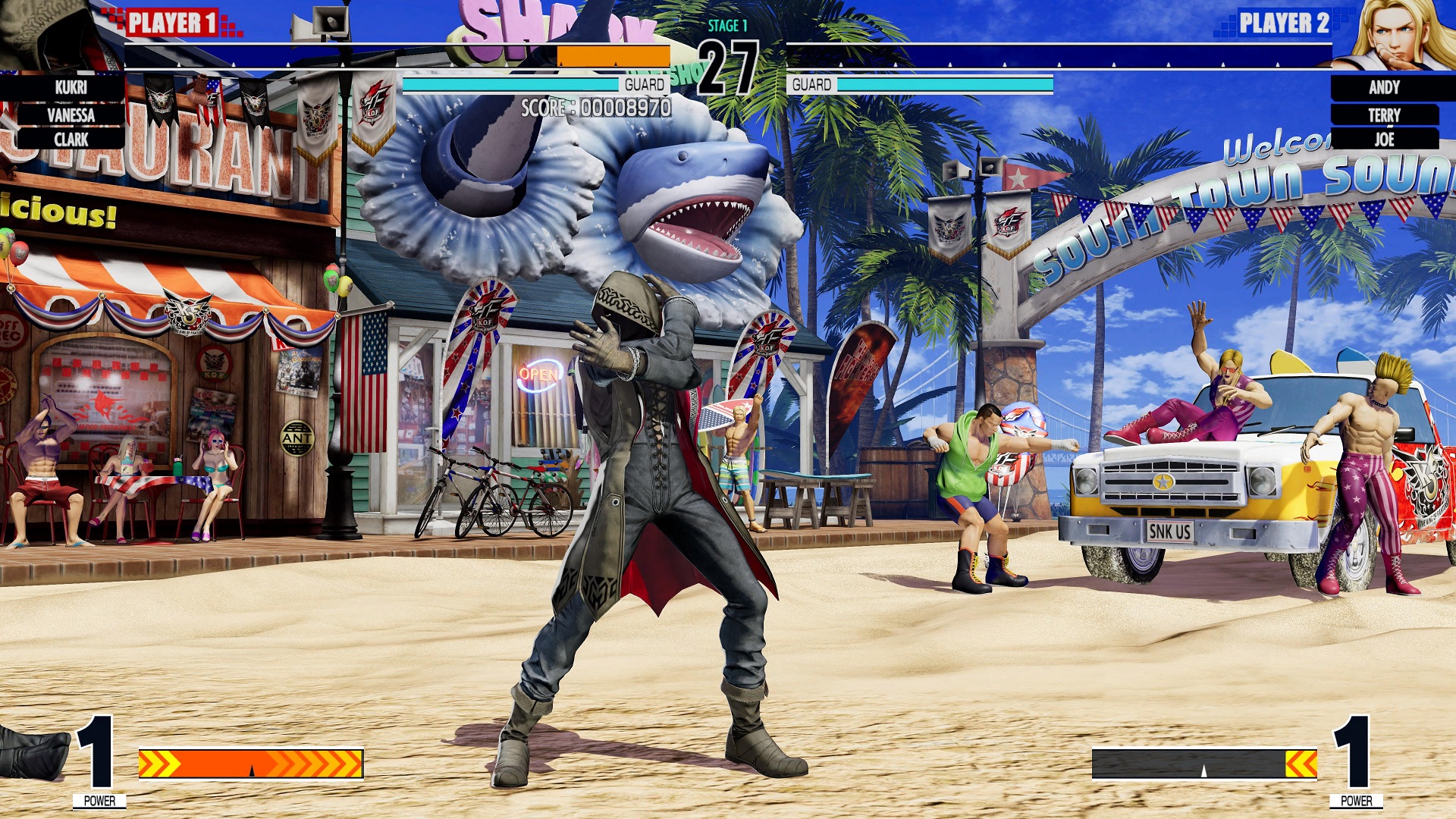Select Andy in the Player 2 roster
Image resolution: width=1456 pixels, height=819 pixels.
pyautogui.click(x=1384, y=88)
